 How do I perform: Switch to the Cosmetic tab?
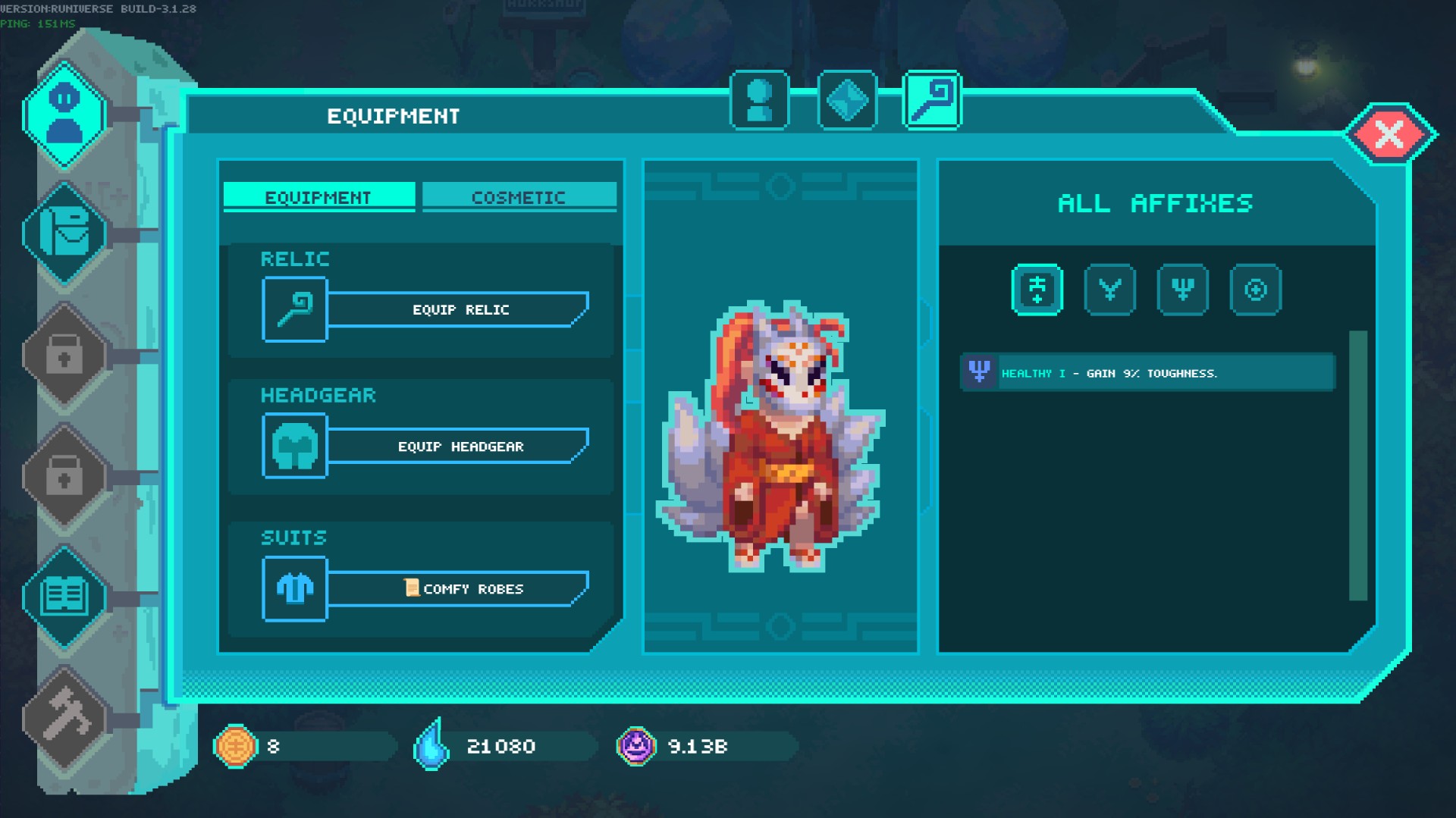[519, 197]
